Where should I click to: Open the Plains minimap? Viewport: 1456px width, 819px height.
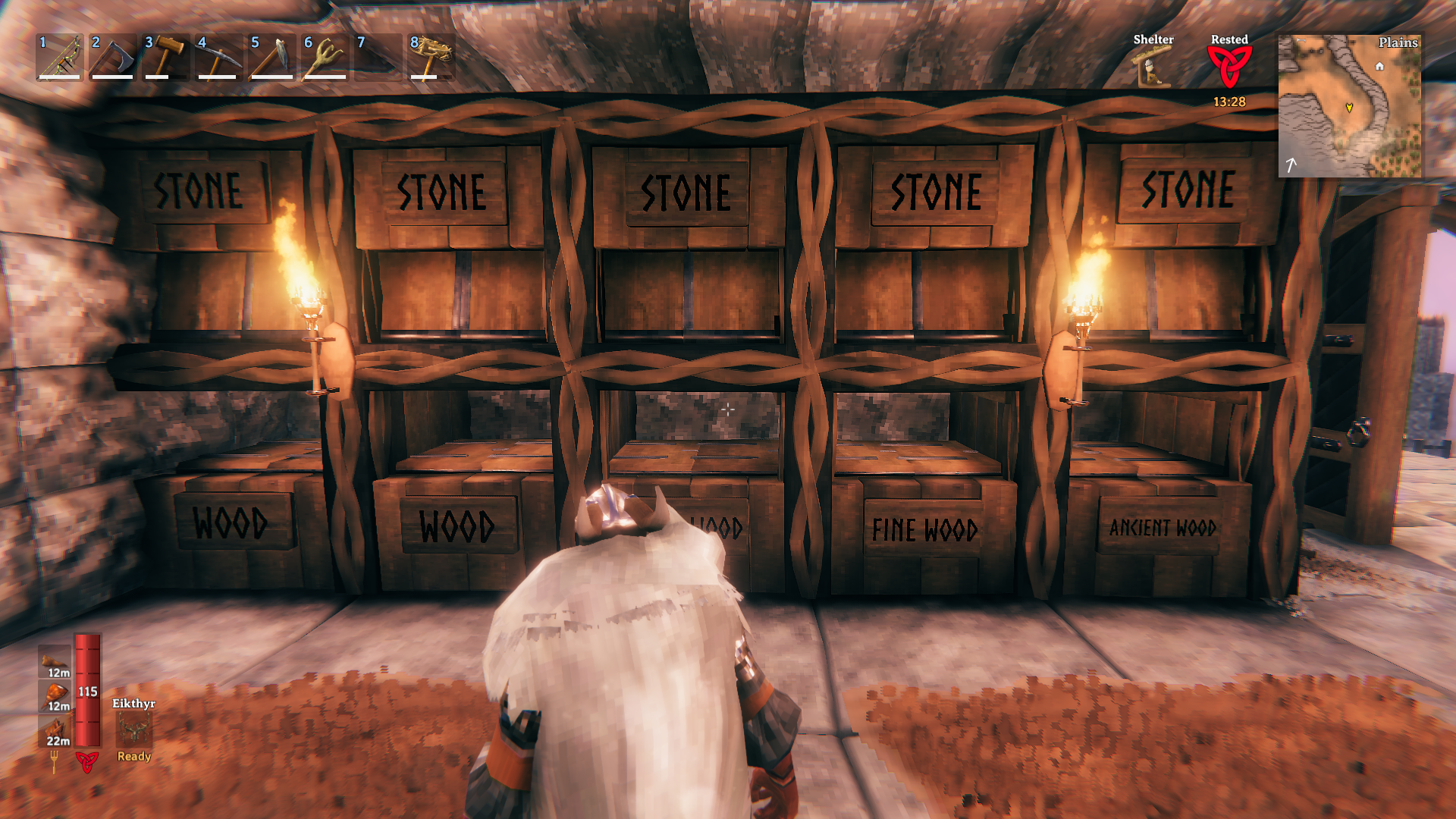pyautogui.click(x=1350, y=105)
